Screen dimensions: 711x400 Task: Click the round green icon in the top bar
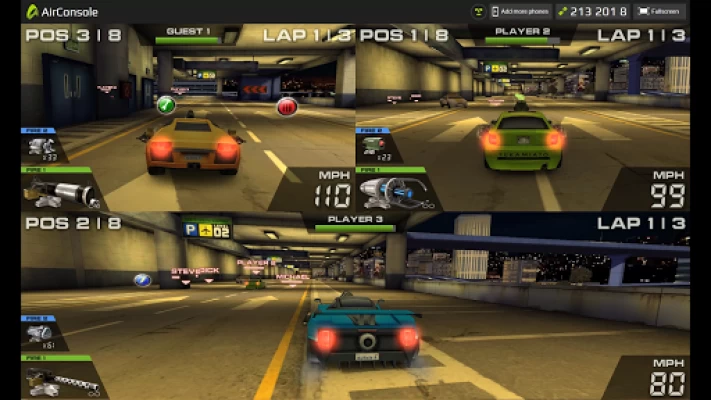pyautogui.click(x=478, y=11)
